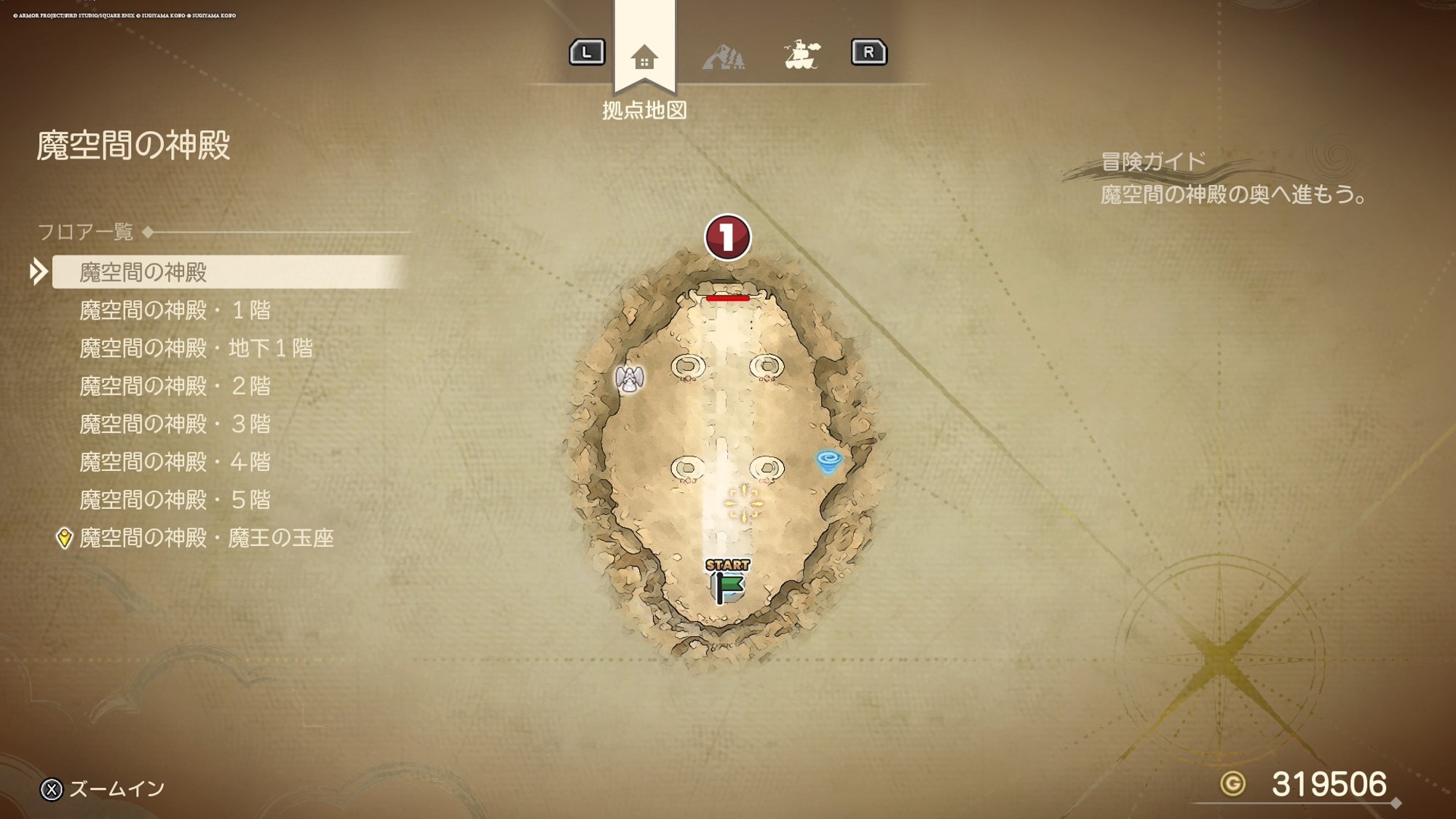Viewport: 1456px width, 819px height.
Task: Open the mountain area map tab
Action: click(x=723, y=56)
